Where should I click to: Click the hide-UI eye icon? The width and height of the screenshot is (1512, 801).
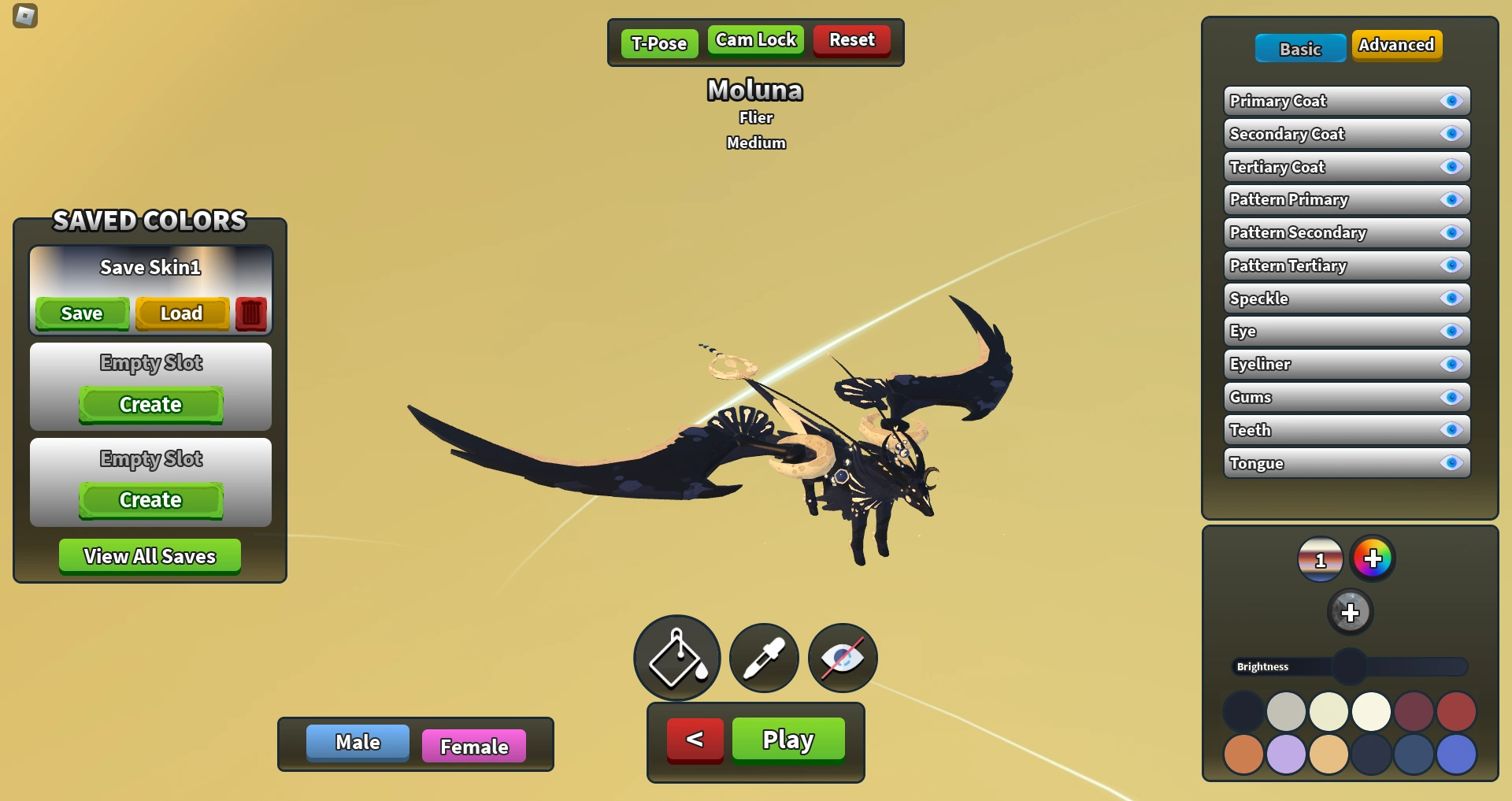point(841,658)
